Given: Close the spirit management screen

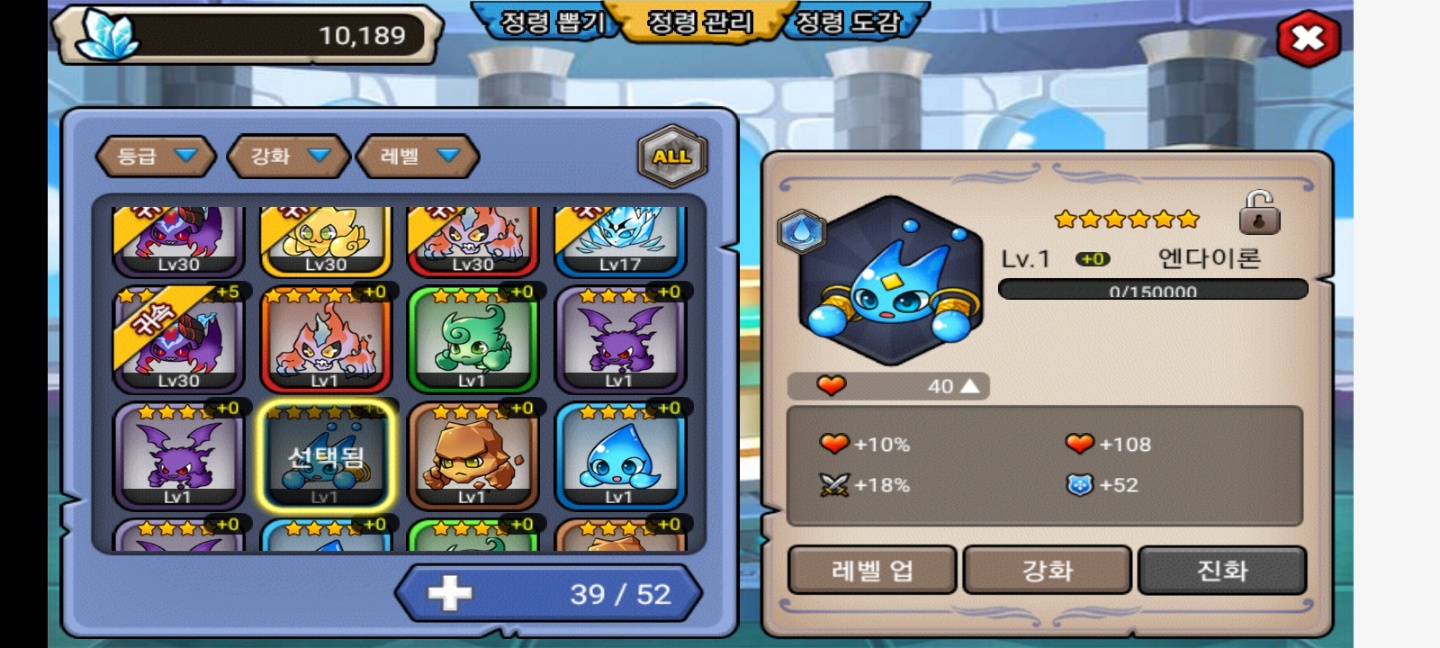Looking at the screenshot, I should (1307, 39).
